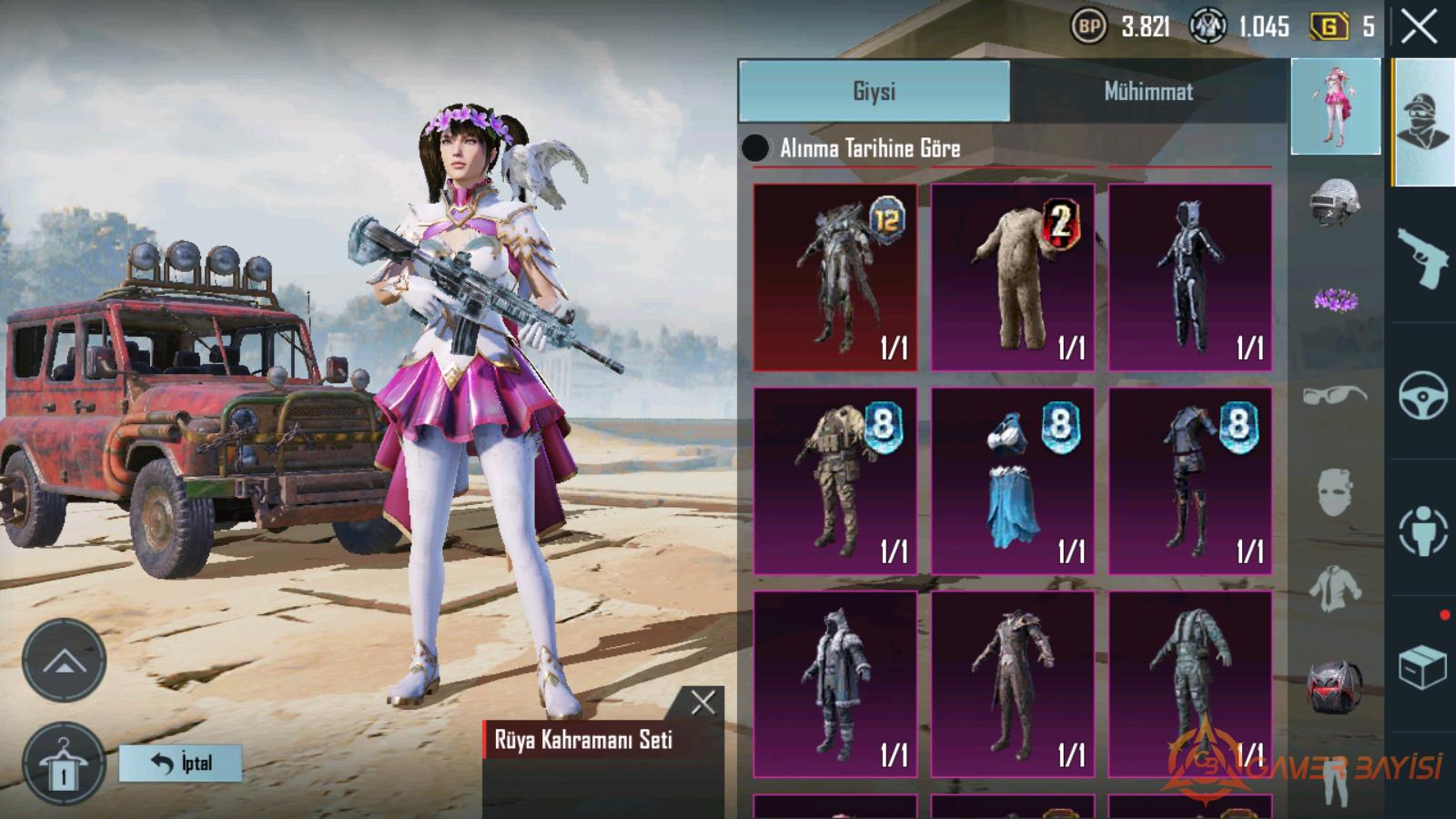Pick the blue dress outfit
This screenshot has height=819, width=1456.
click(x=1012, y=481)
